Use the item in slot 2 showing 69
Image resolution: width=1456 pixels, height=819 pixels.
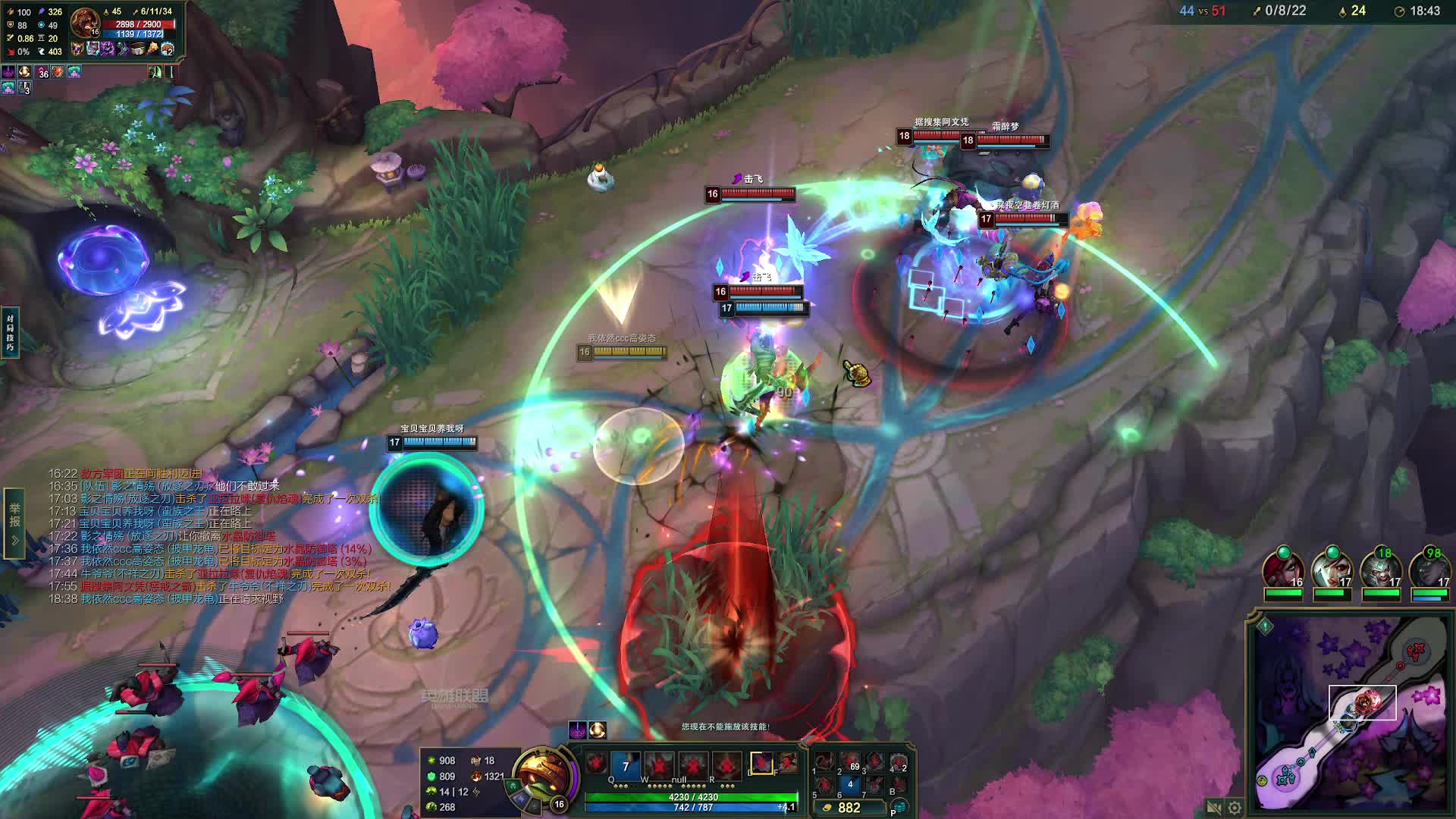pos(850,762)
